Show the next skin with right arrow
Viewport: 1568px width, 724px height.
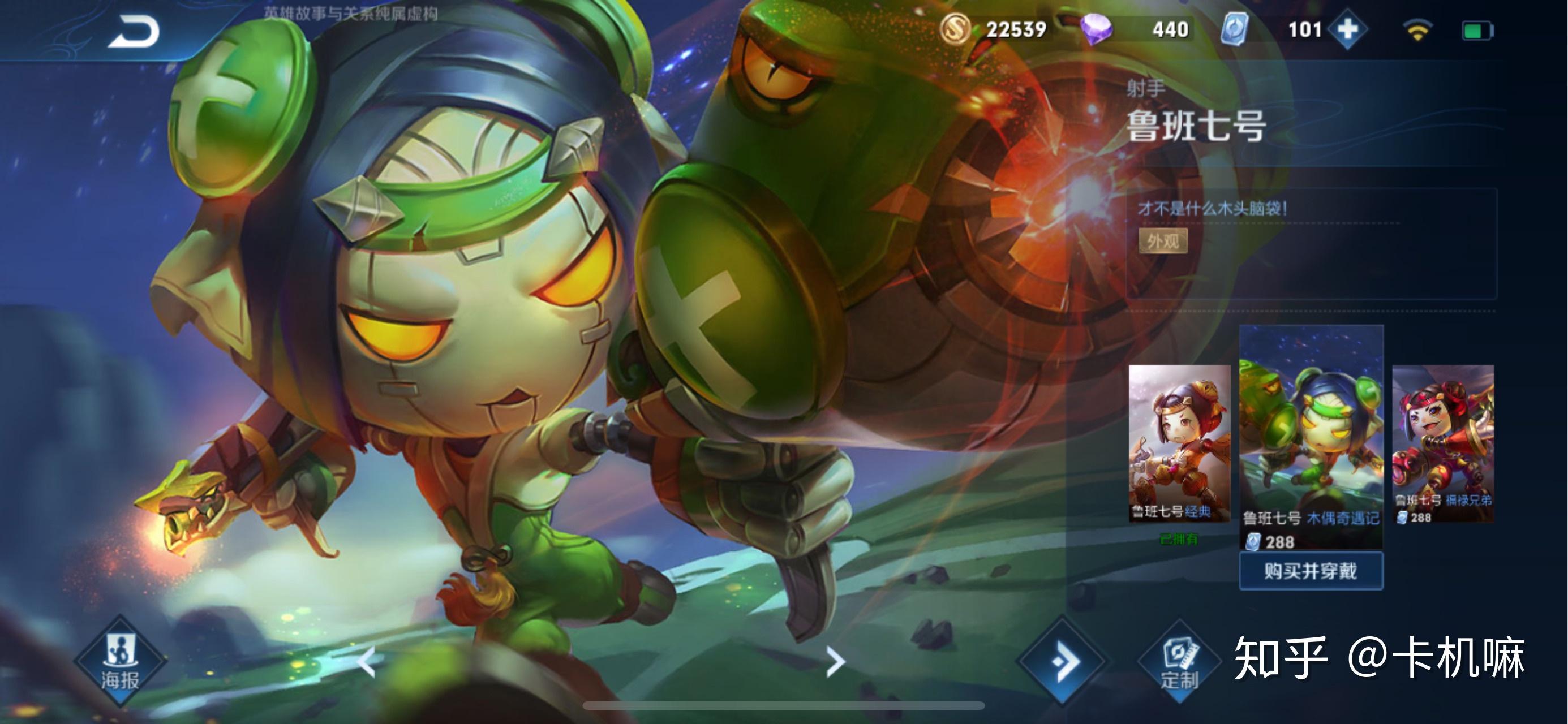(835, 661)
